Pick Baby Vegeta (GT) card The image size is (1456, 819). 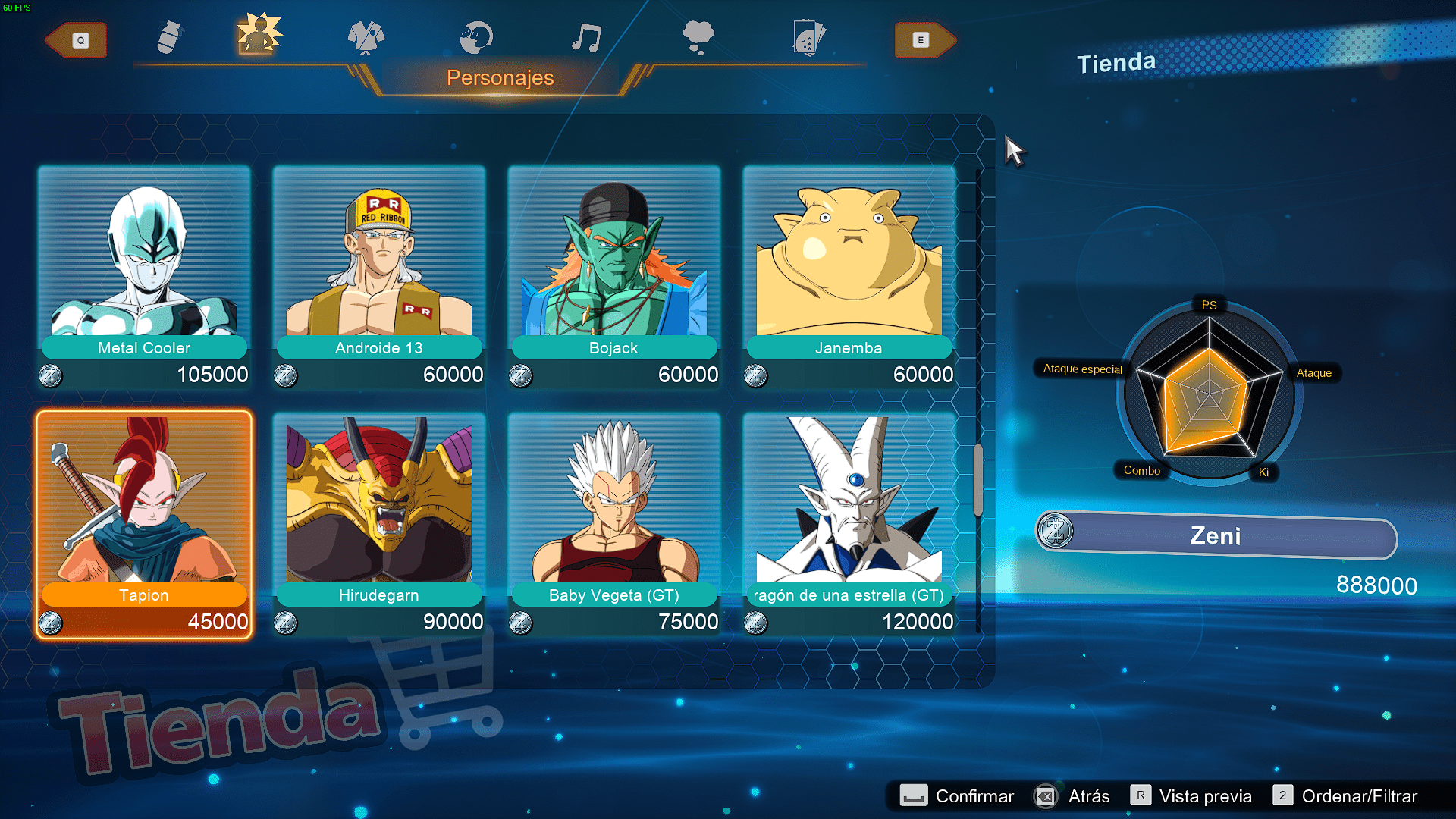pyautogui.click(x=614, y=524)
